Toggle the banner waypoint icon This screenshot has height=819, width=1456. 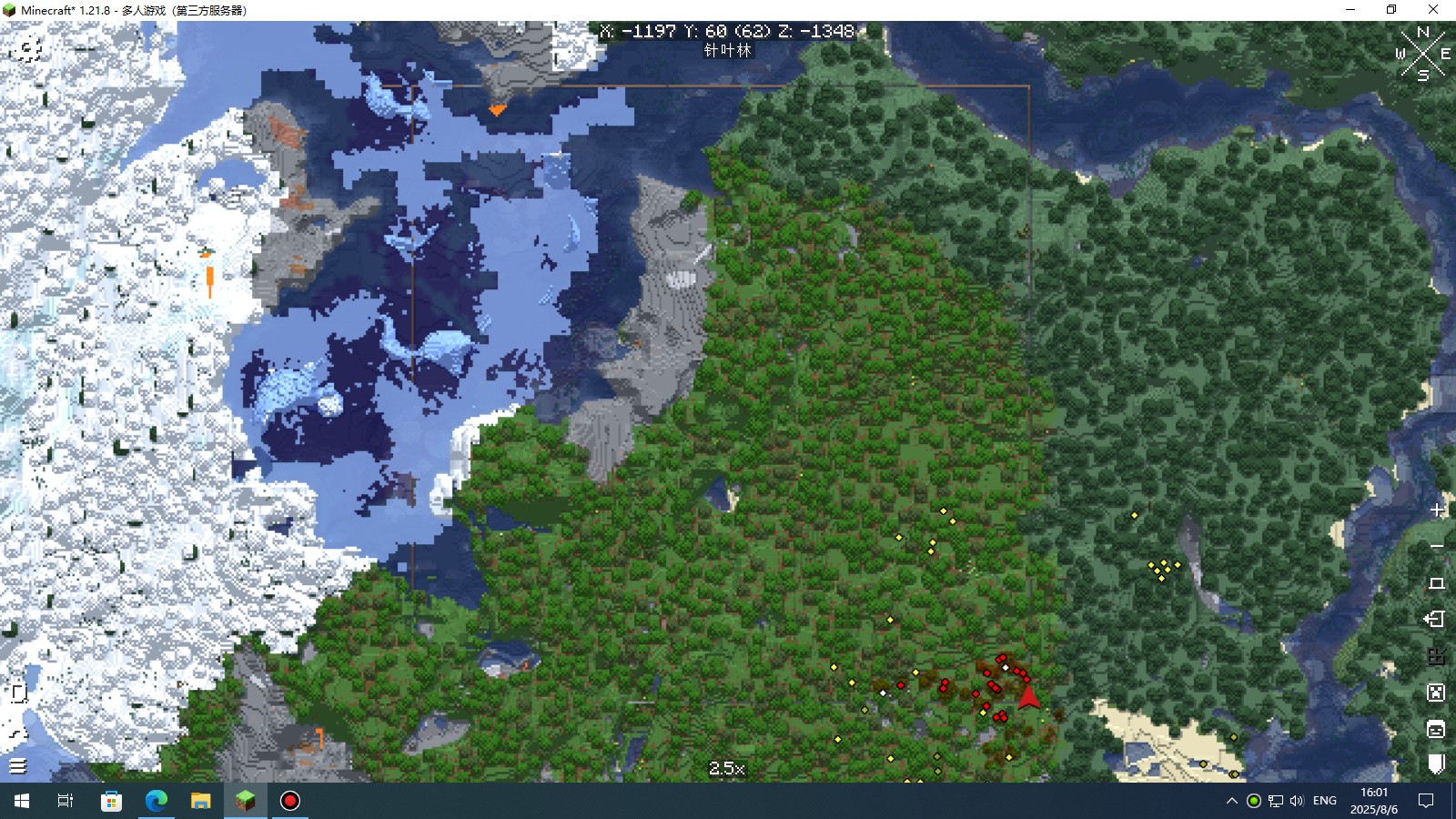pos(1436,763)
